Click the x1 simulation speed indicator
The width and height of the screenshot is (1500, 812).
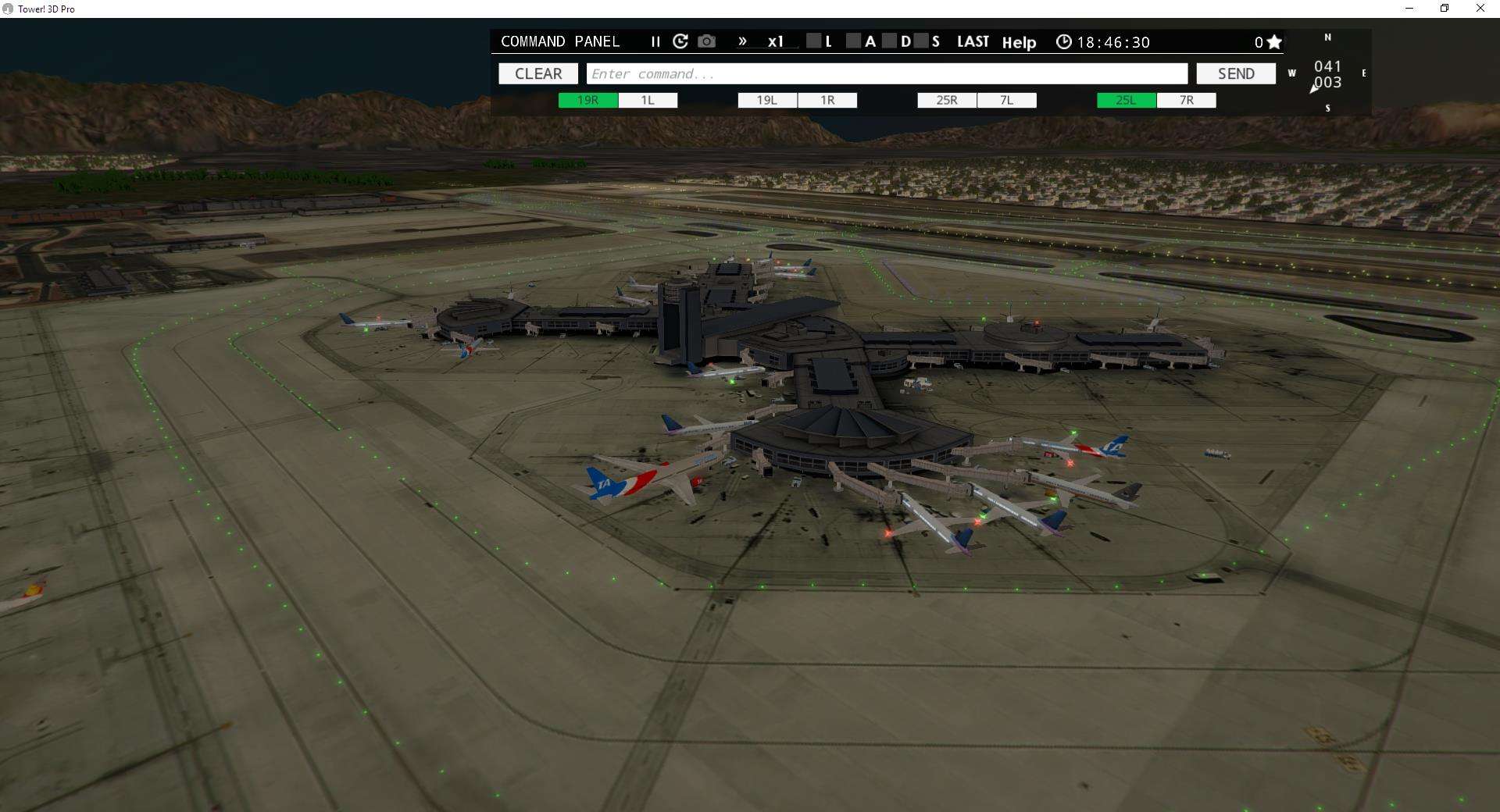pyautogui.click(x=774, y=42)
